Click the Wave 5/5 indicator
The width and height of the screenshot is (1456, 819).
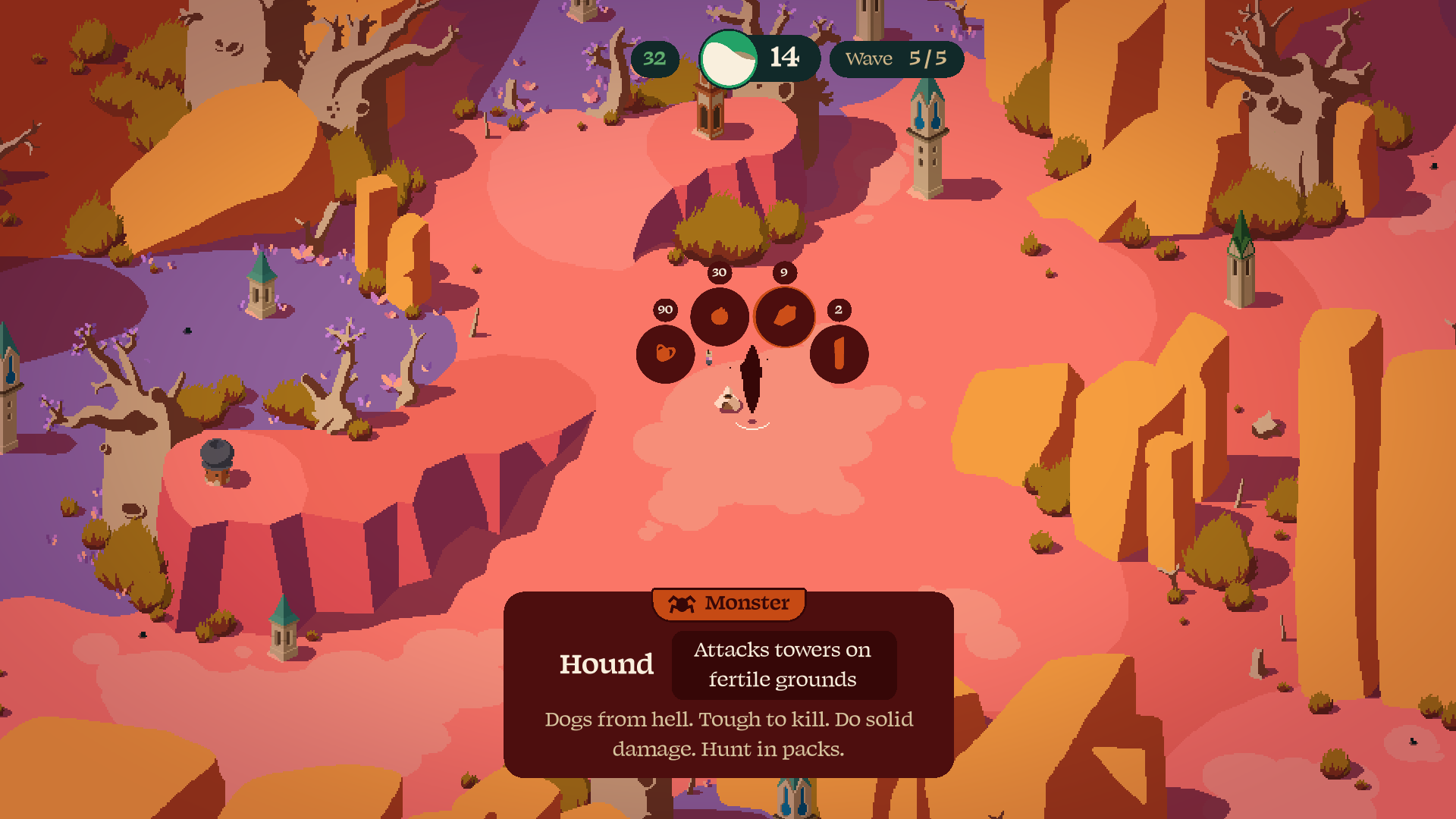898,58
